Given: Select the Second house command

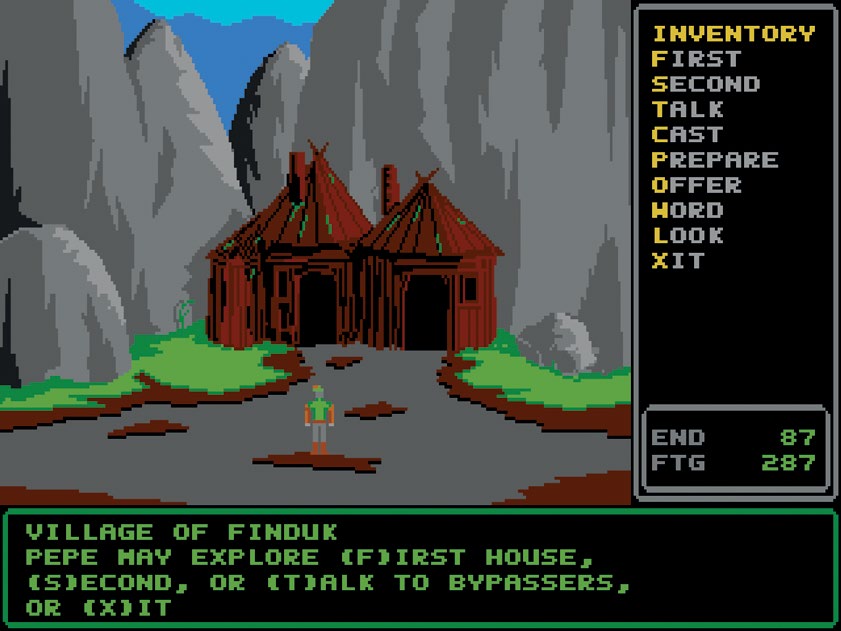Looking at the screenshot, I should (x=706, y=84).
